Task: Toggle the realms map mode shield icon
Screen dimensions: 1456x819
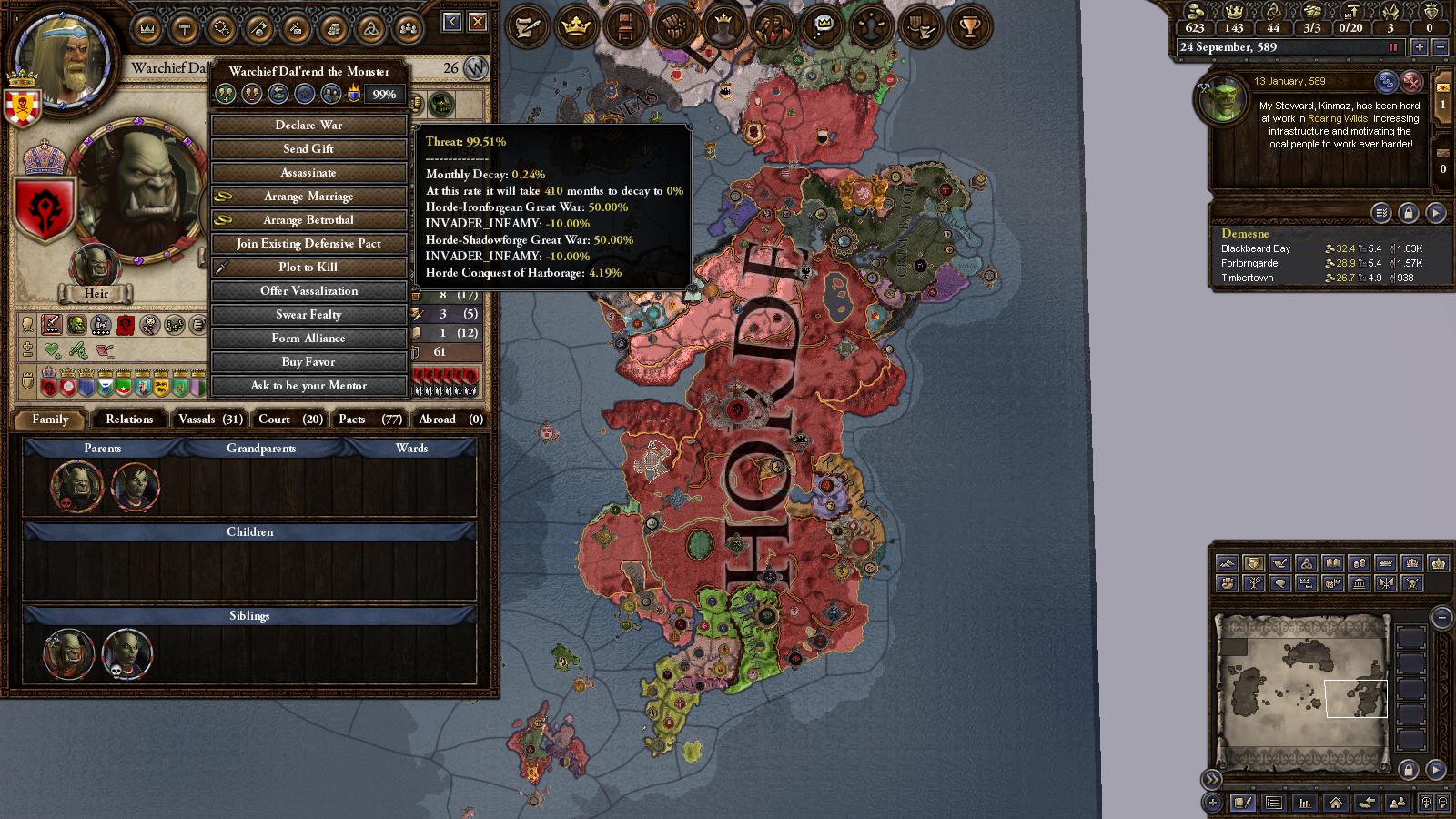Action: 1253,562
